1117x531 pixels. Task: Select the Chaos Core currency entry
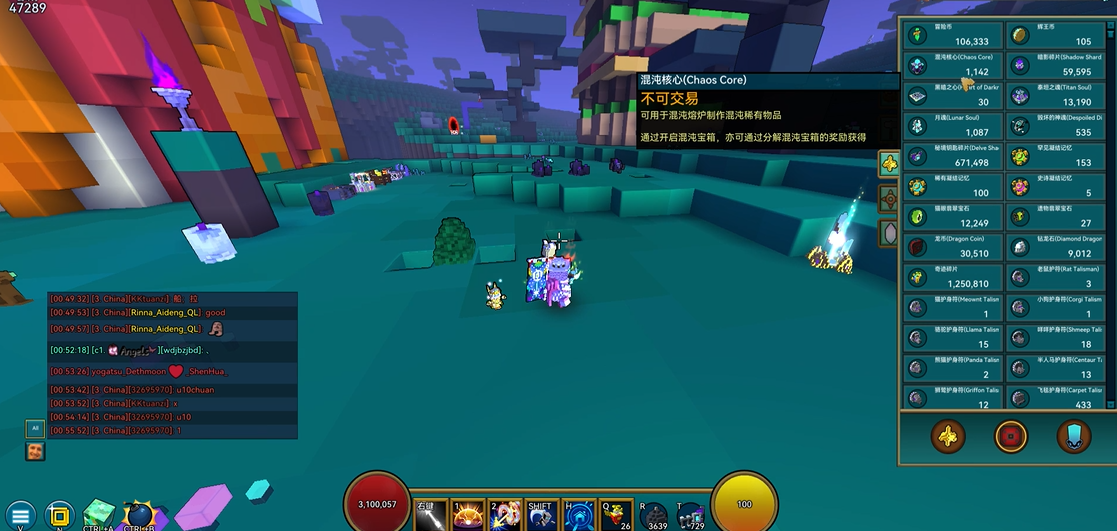950,66
